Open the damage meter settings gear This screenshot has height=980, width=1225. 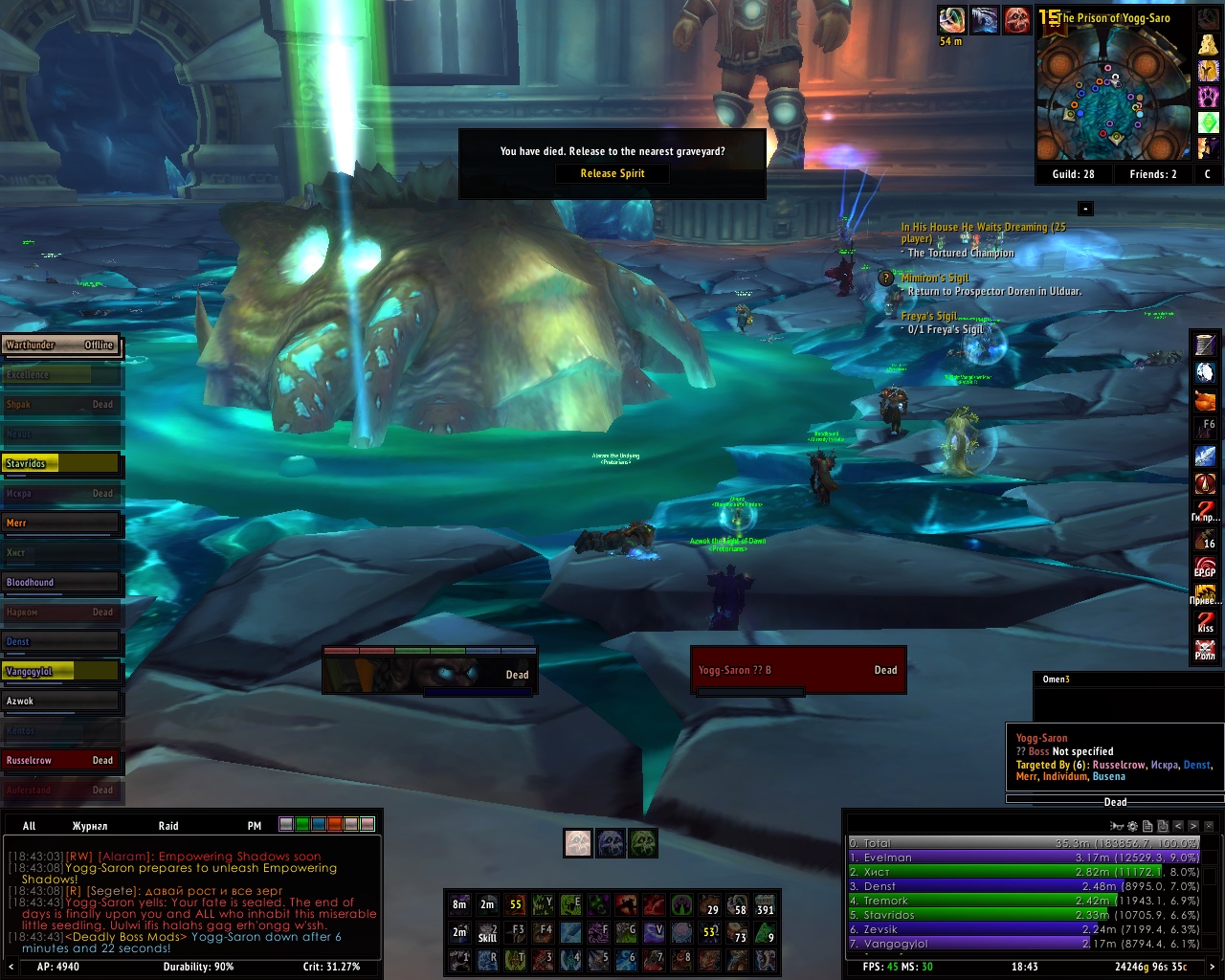1132,826
